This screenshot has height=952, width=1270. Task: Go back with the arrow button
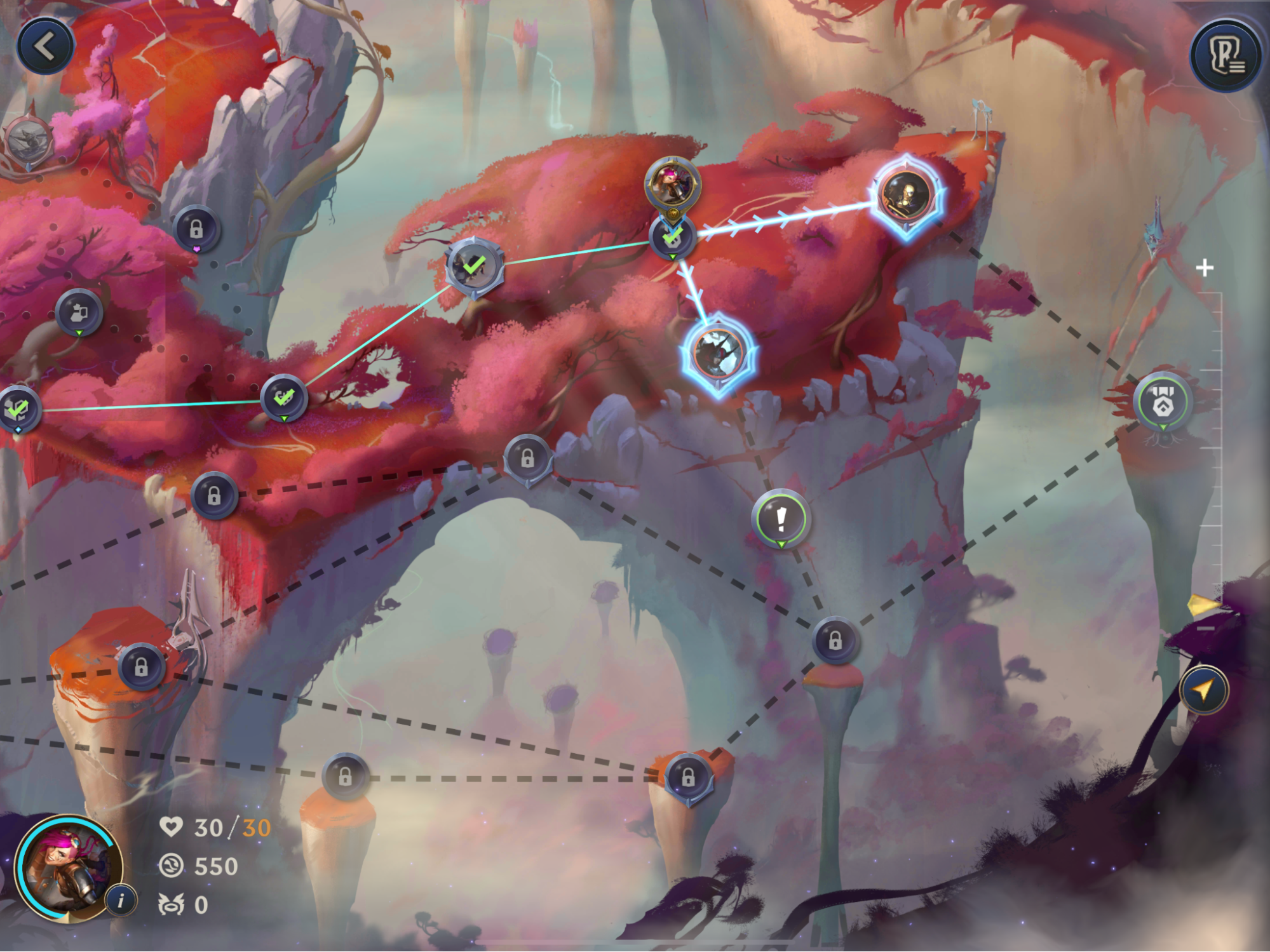pos(45,46)
